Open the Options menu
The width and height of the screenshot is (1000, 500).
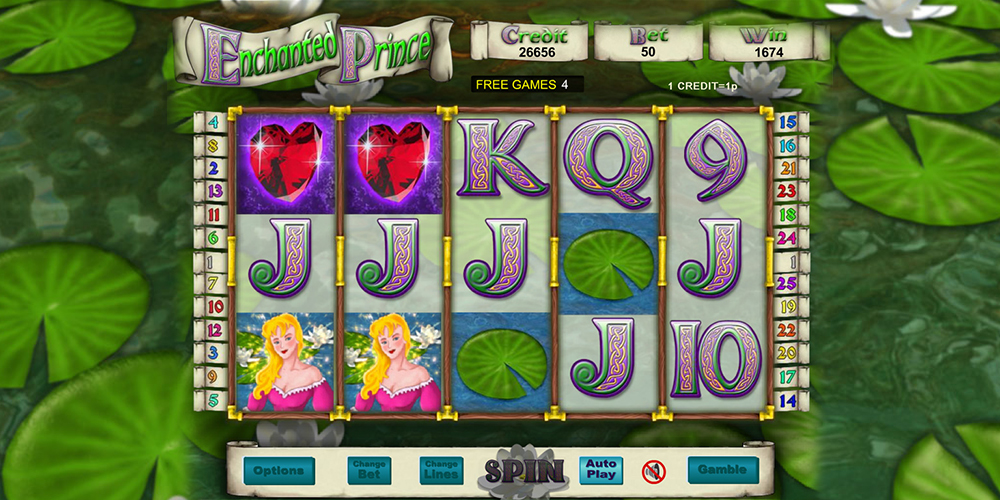[x=279, y=470]
